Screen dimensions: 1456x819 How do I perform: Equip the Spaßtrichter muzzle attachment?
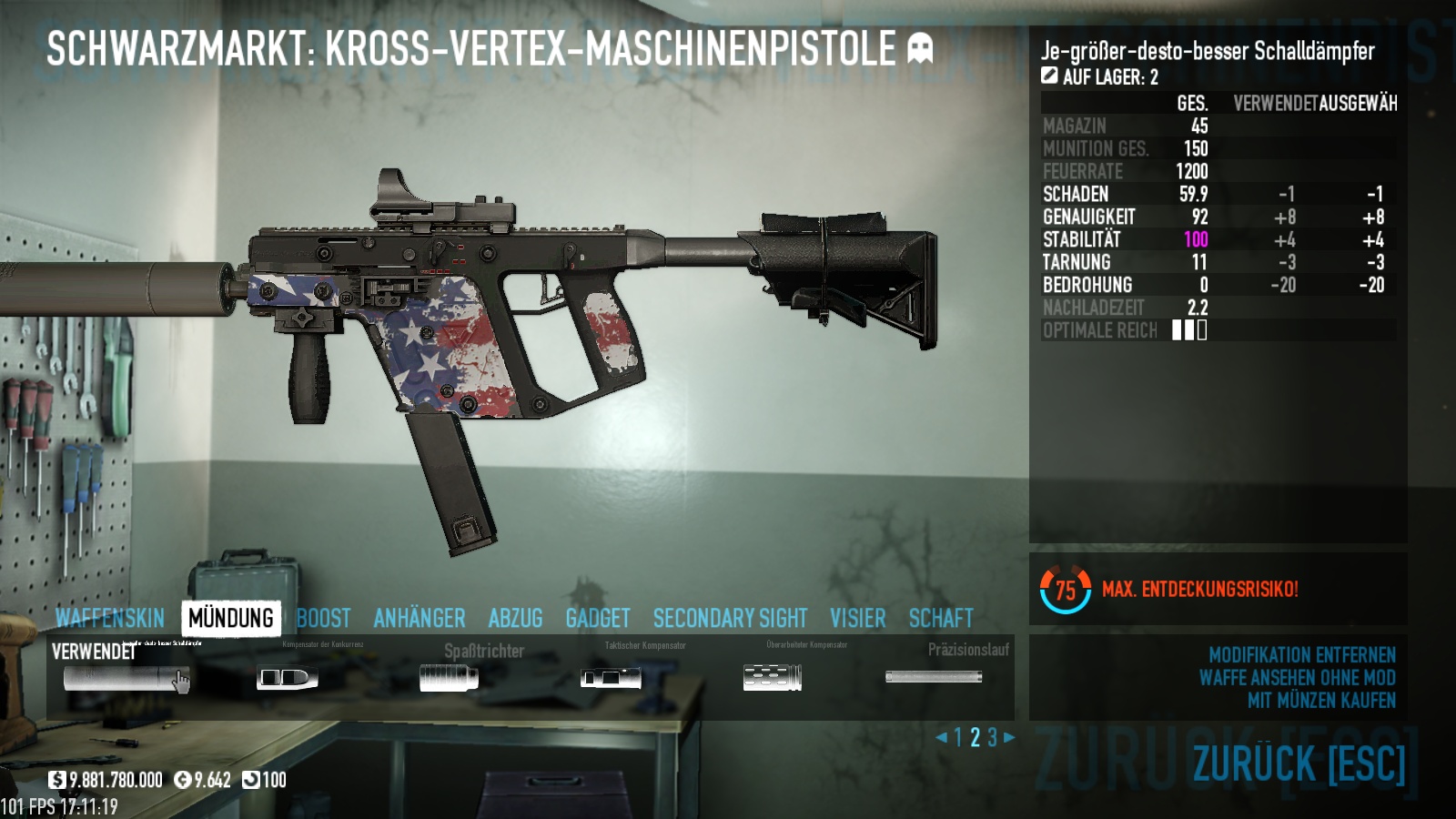point(449,678)
